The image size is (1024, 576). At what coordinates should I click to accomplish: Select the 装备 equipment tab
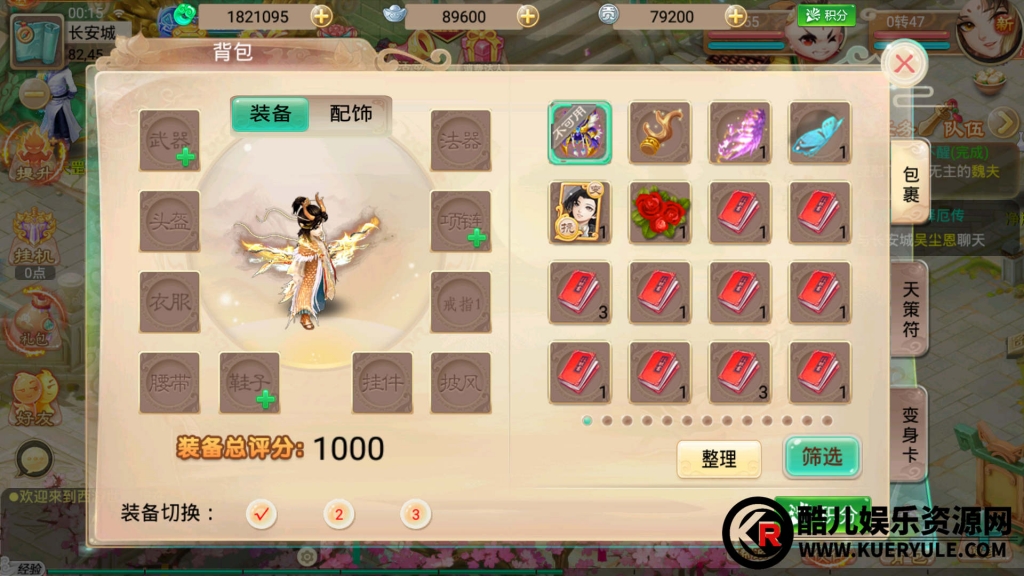click(x=270, y=114)
